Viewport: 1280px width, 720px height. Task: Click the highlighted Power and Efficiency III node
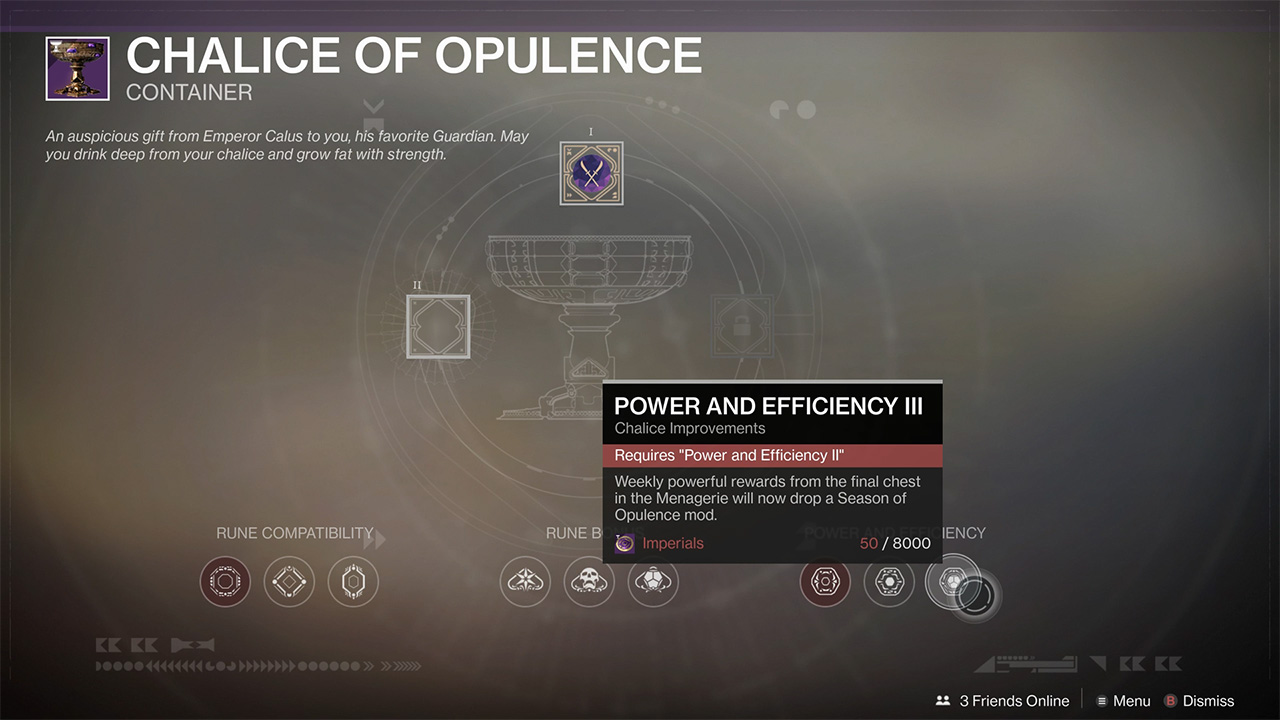point(951,581)
